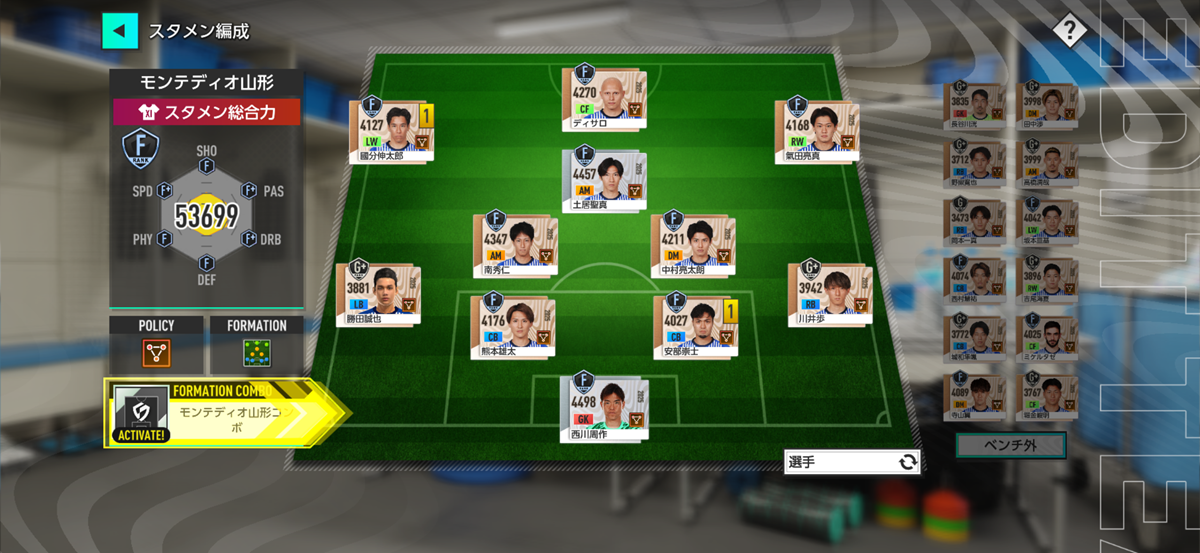
Task: Pick the 南秀仁 player card
Action: 515,245
